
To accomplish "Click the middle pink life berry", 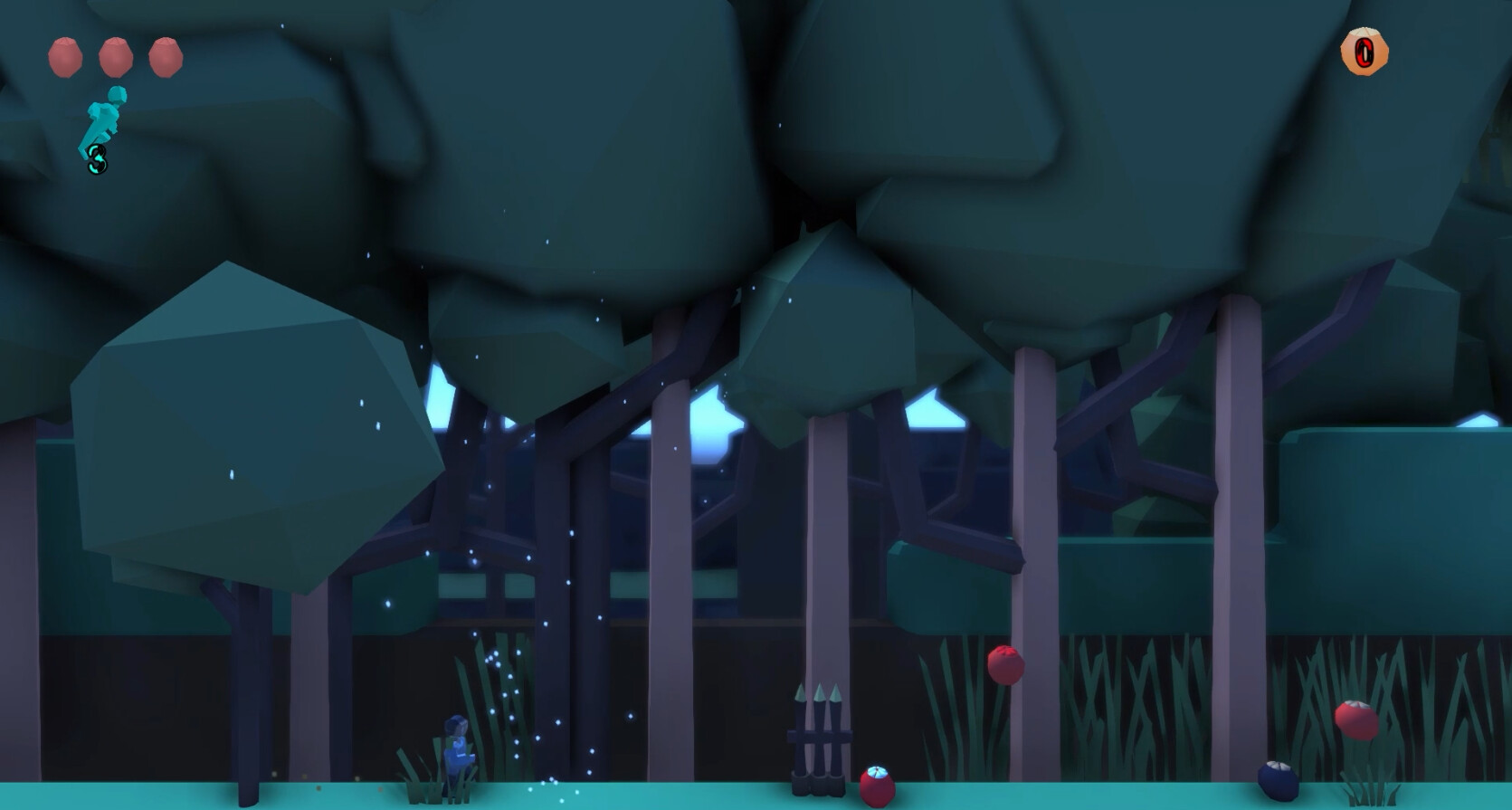I will click(x=116, y=56).
